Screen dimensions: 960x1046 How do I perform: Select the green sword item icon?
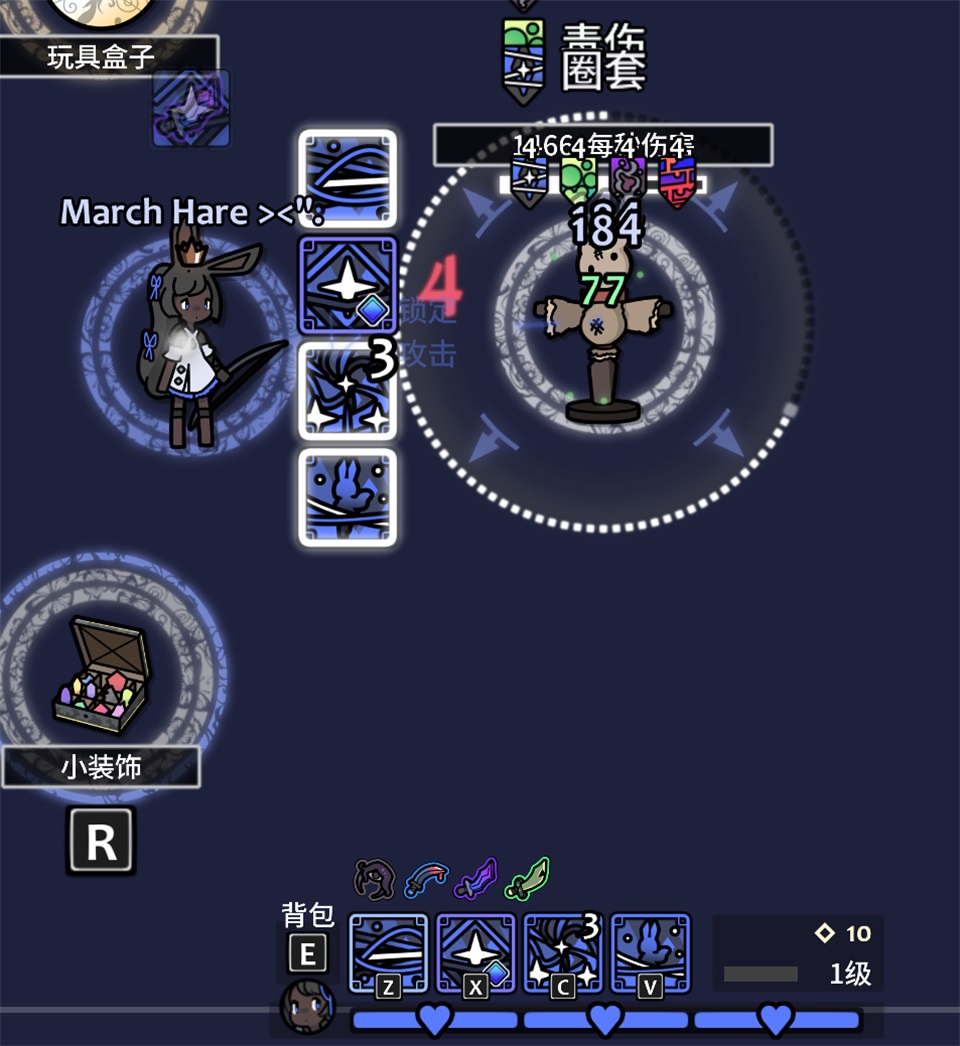[527, 879]
